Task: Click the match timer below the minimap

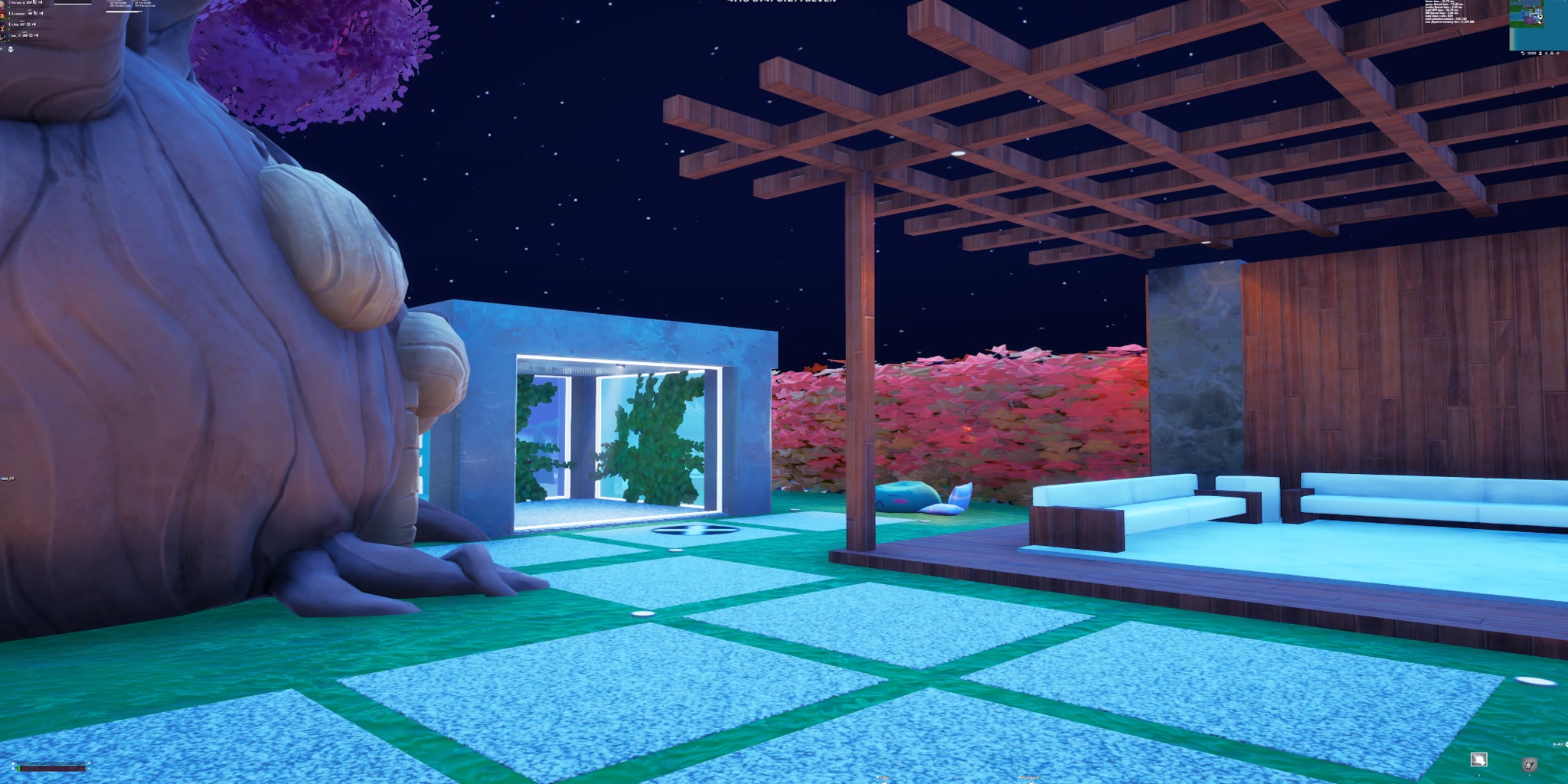Action: coord(1532,53)
